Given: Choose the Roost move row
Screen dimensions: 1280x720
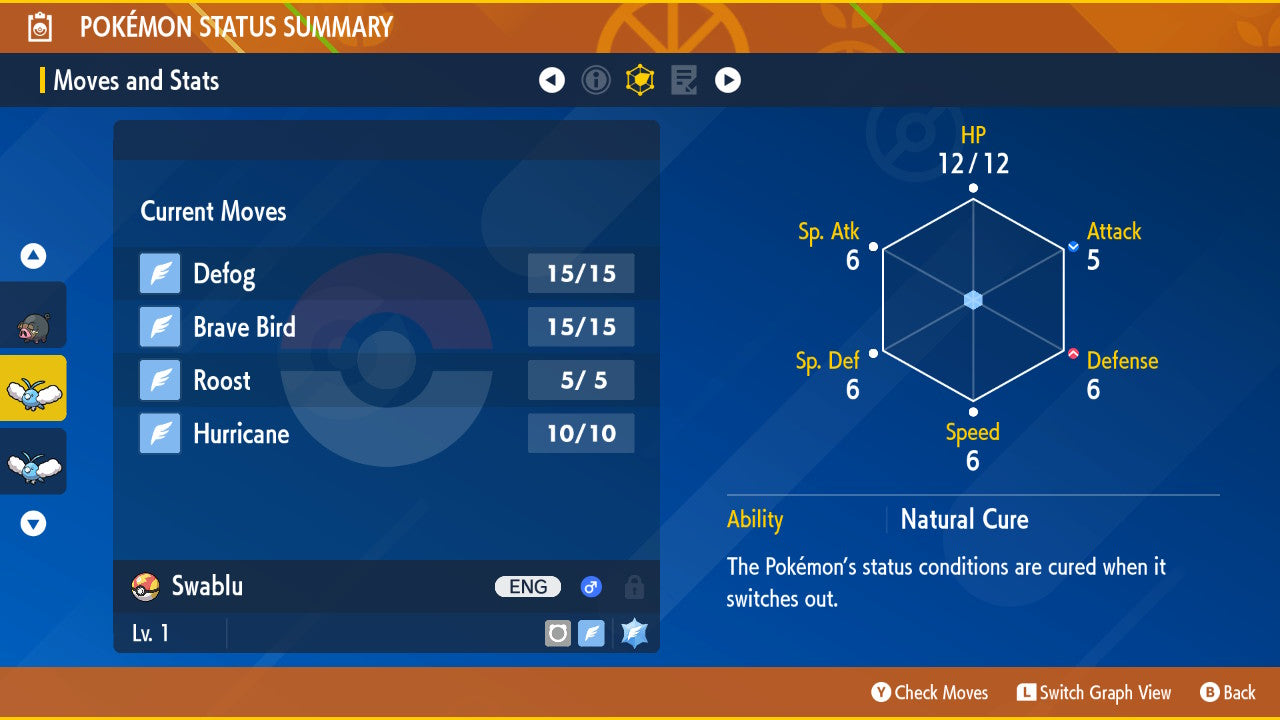Looking at the screenshot, I should coord(386,380).
